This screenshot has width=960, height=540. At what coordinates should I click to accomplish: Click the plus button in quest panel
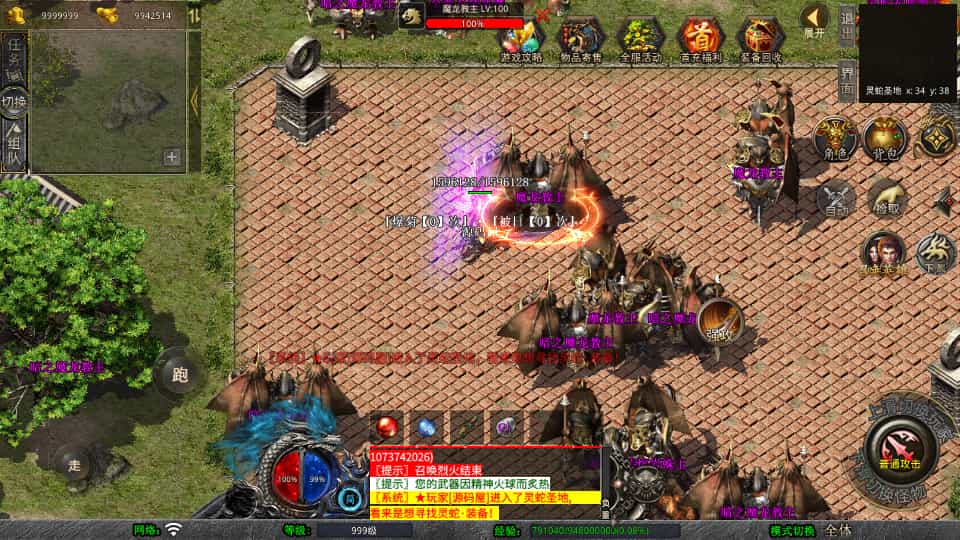[172, 157]
